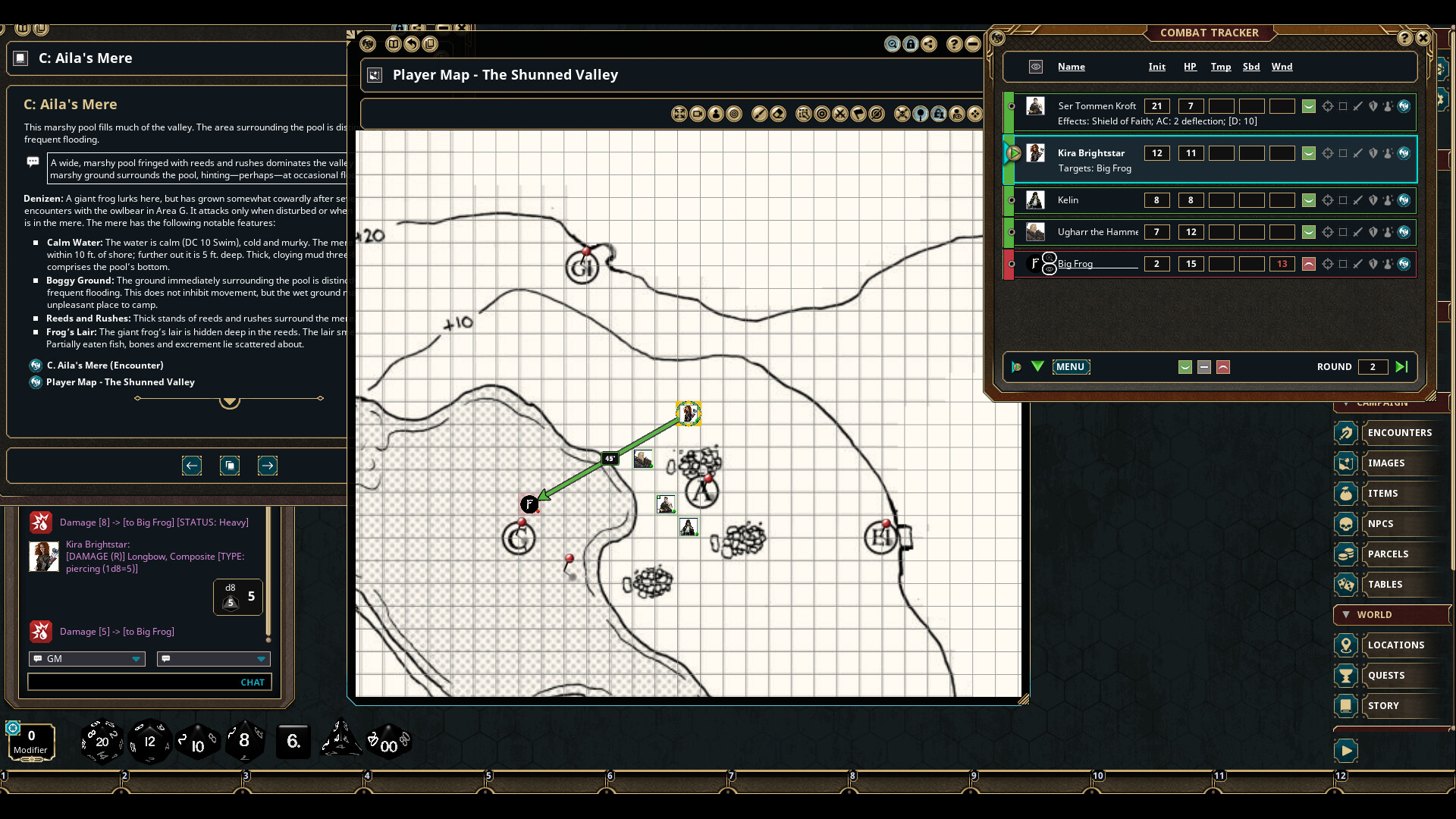This screenshot has height=819, width=1456.
Task: Click the targeting crosshair icon for Kira Brightstar
Action: click(1328, 153)
